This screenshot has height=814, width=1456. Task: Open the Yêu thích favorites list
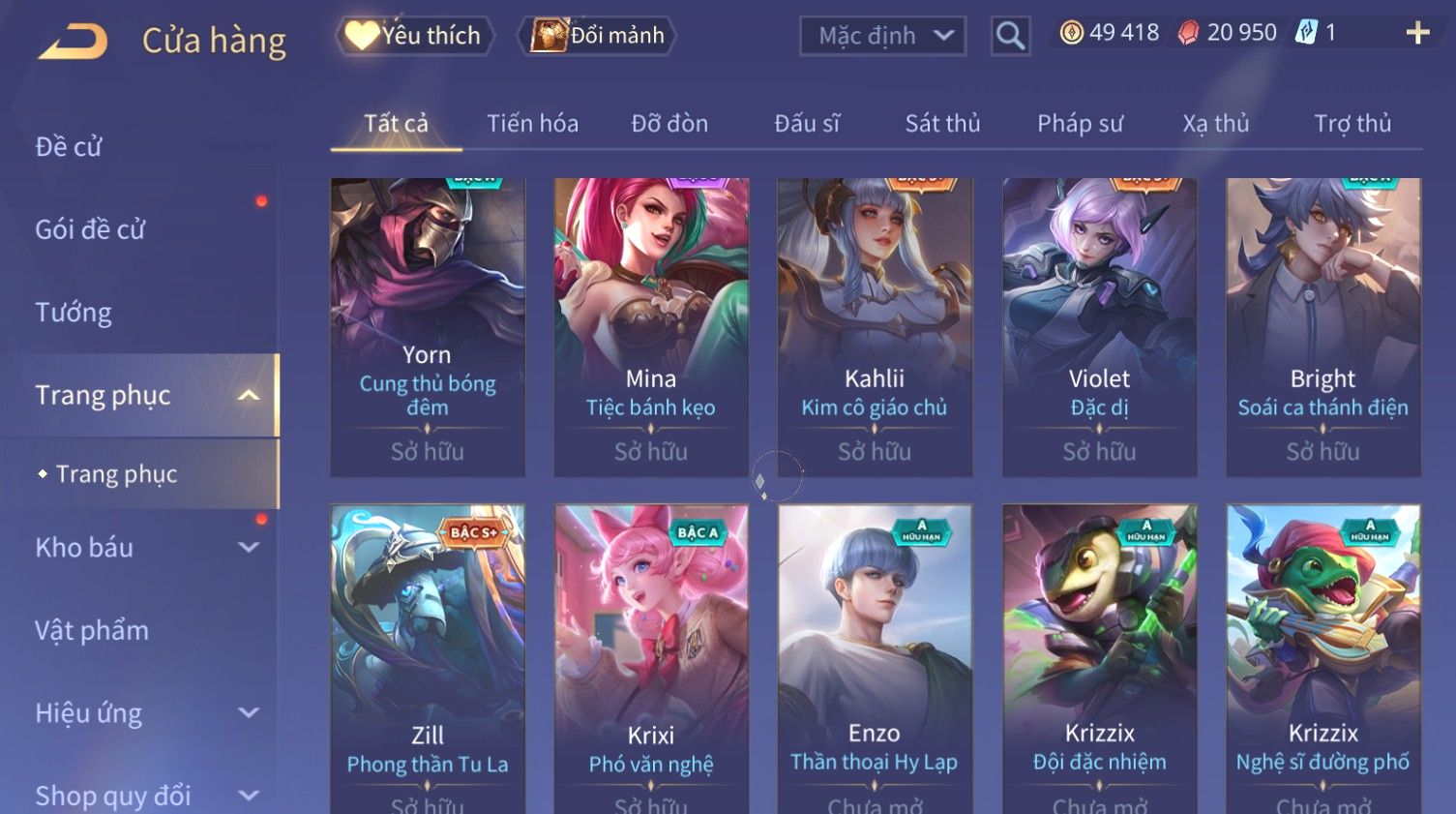tap(416, 36)
